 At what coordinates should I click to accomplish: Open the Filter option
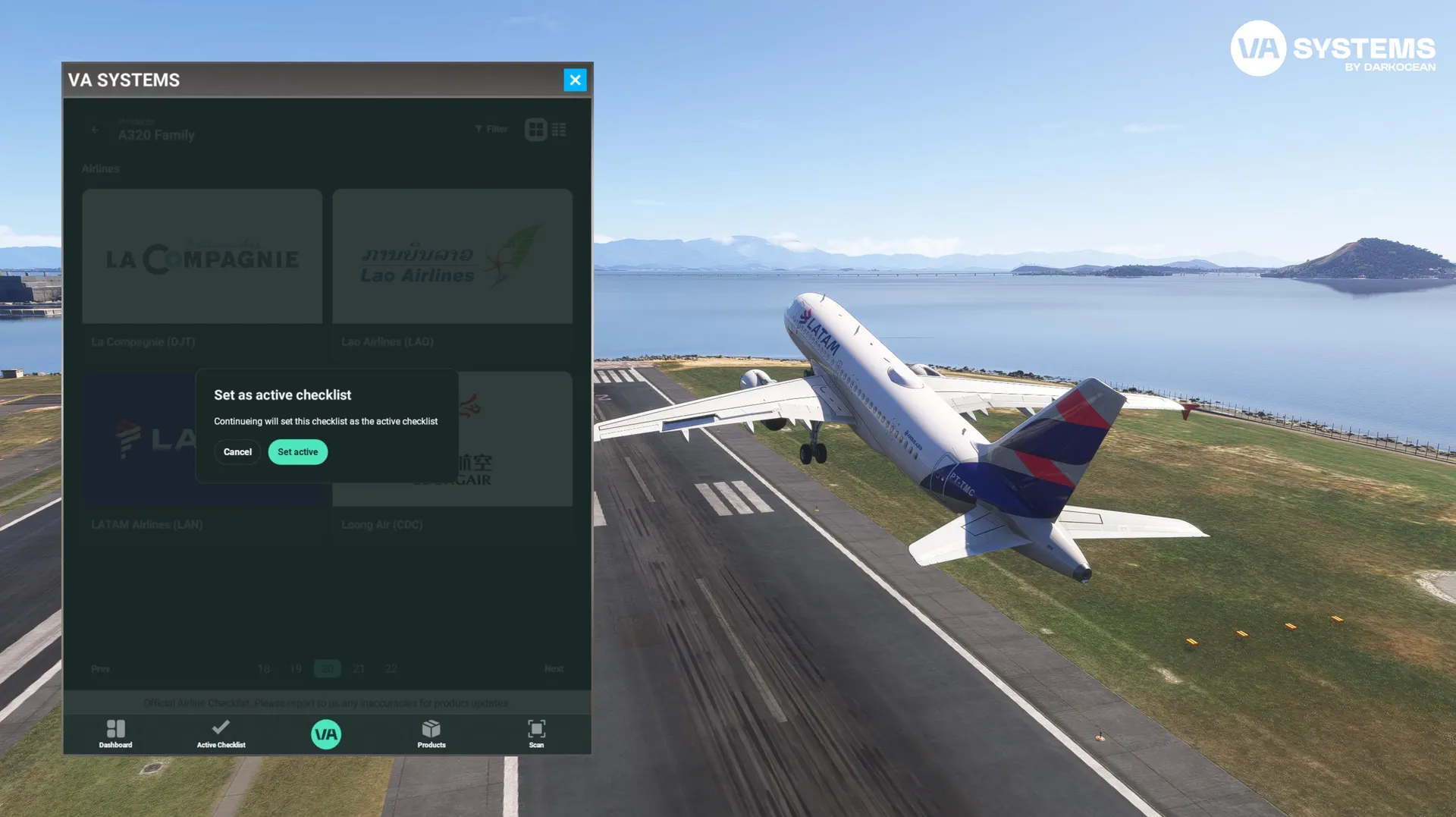pyautogui.click(x=491, y=129)
